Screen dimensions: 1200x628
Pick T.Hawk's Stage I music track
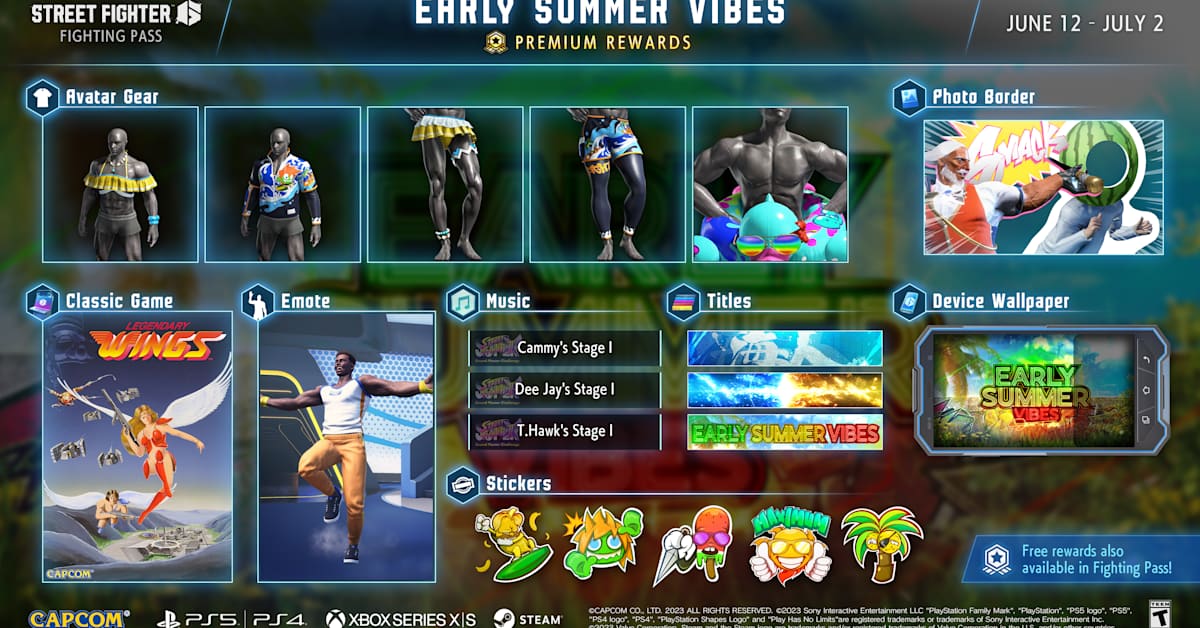(x=565, y=432)
